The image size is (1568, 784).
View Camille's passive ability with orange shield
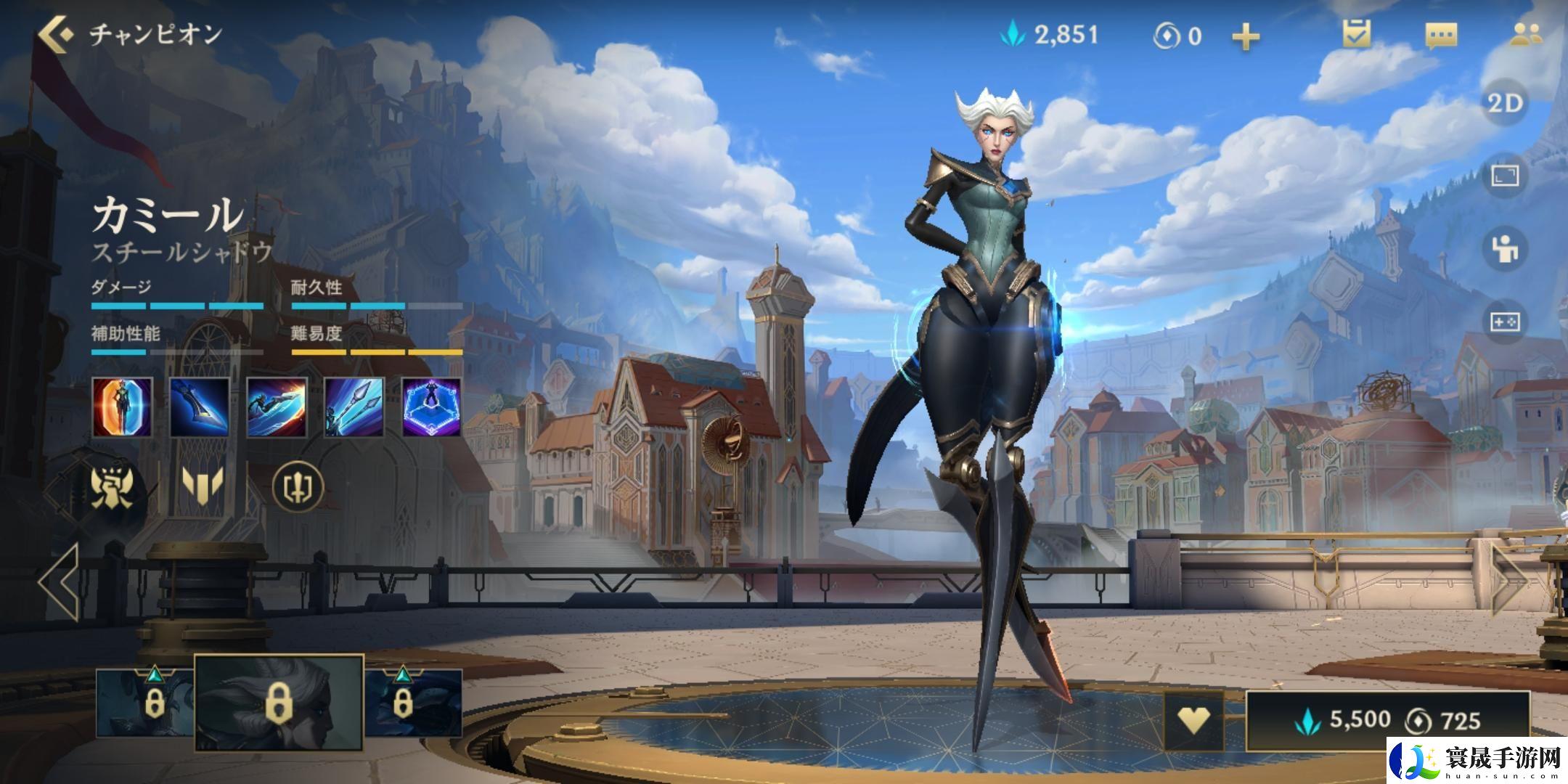[123, 407]
